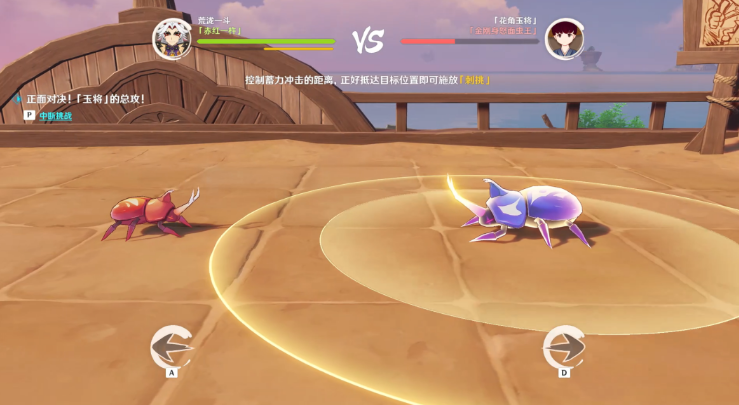This screenshot has height=405, width=739.
Task: Tap the right arrow move button
Action: tap(564, 347)
